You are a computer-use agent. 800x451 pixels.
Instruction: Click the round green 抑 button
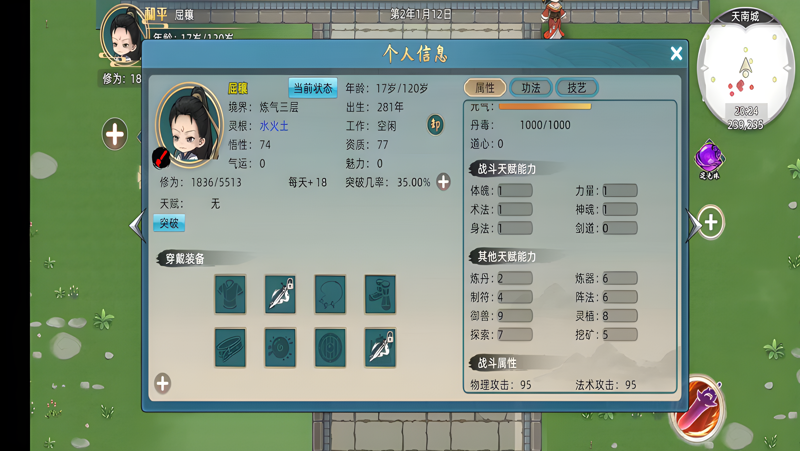pyautogui.click(x=435, y=125)
